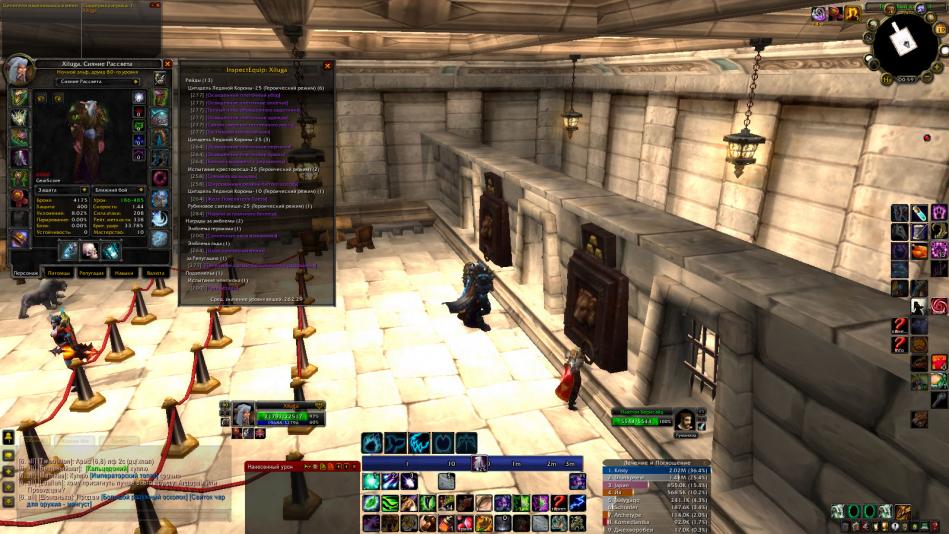The height and width of the screenshot is (534, 949).
Task: Switch to the Навыки tab
Action: [123, 272]
